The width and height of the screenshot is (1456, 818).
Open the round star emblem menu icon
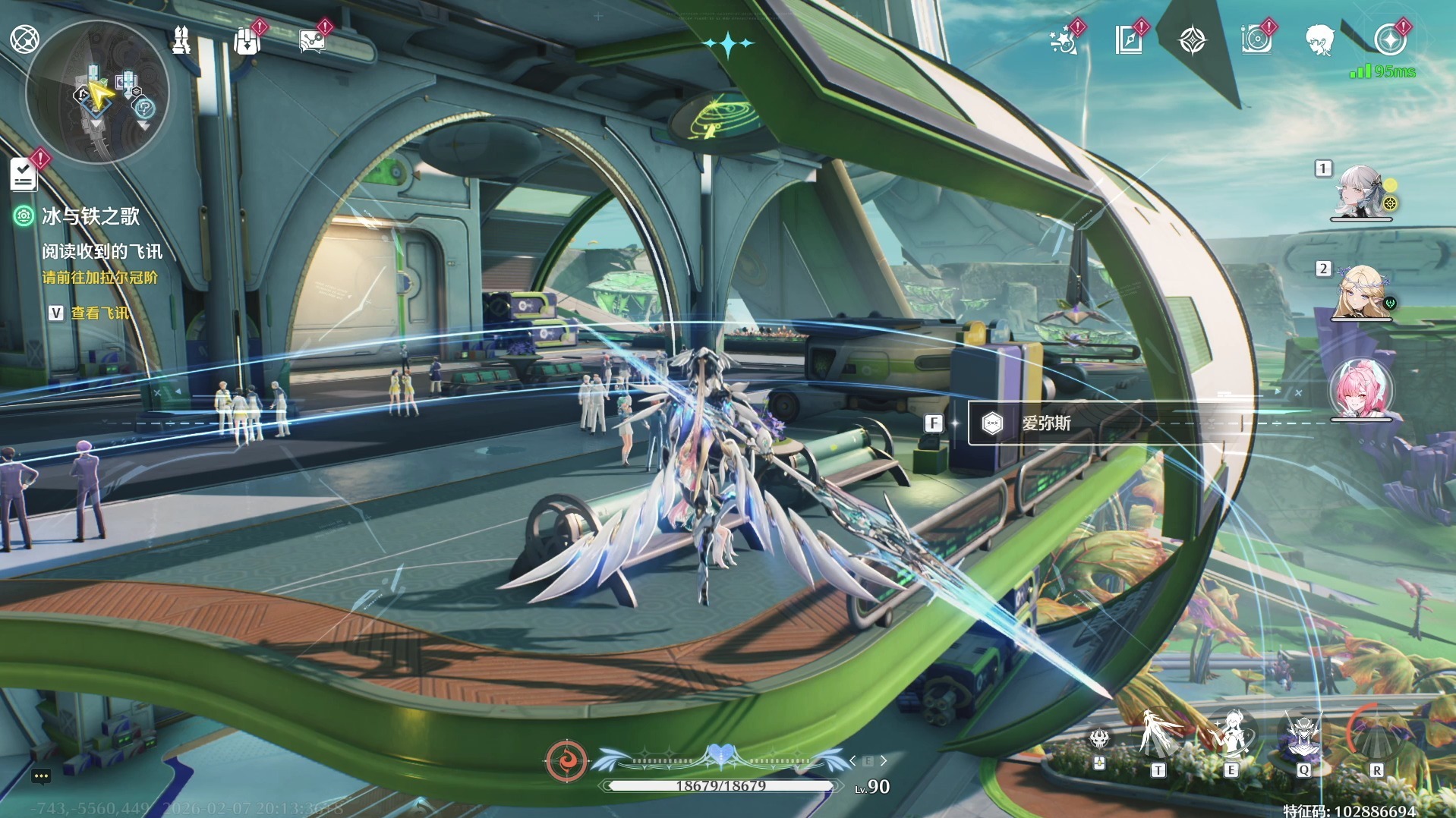[1390, 40]
